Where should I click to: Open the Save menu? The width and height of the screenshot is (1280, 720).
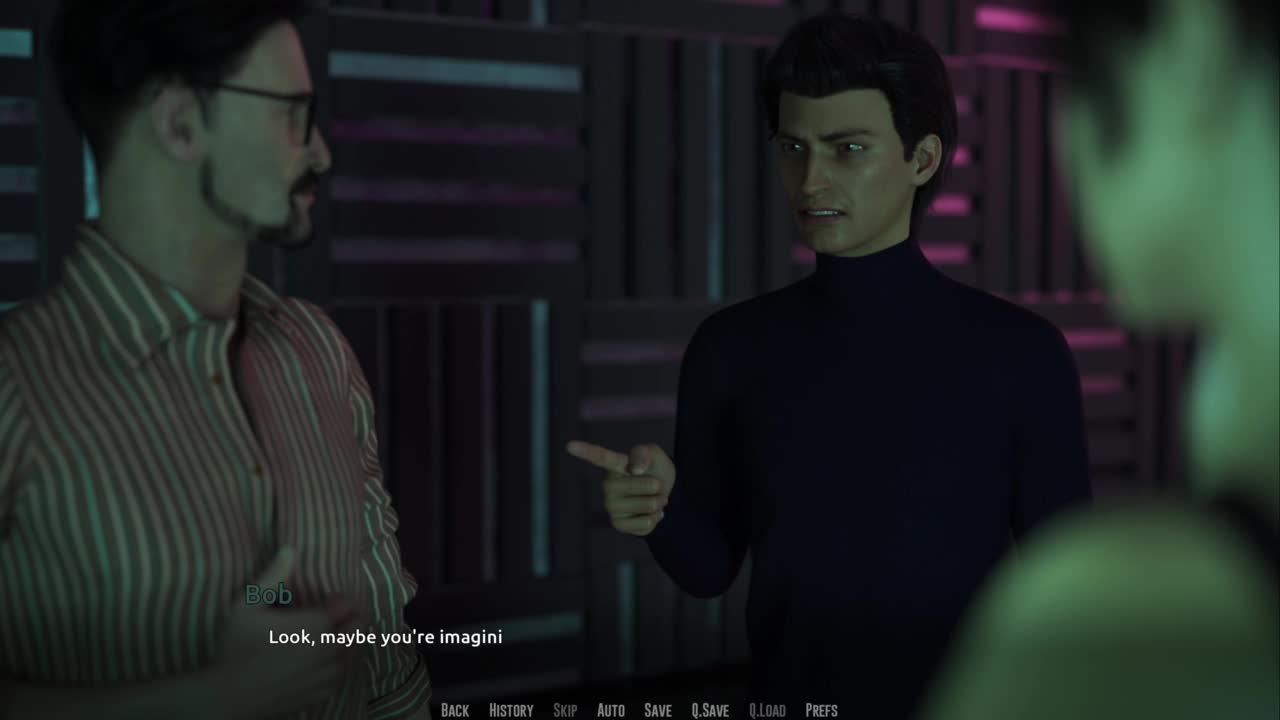click(658, 710)
